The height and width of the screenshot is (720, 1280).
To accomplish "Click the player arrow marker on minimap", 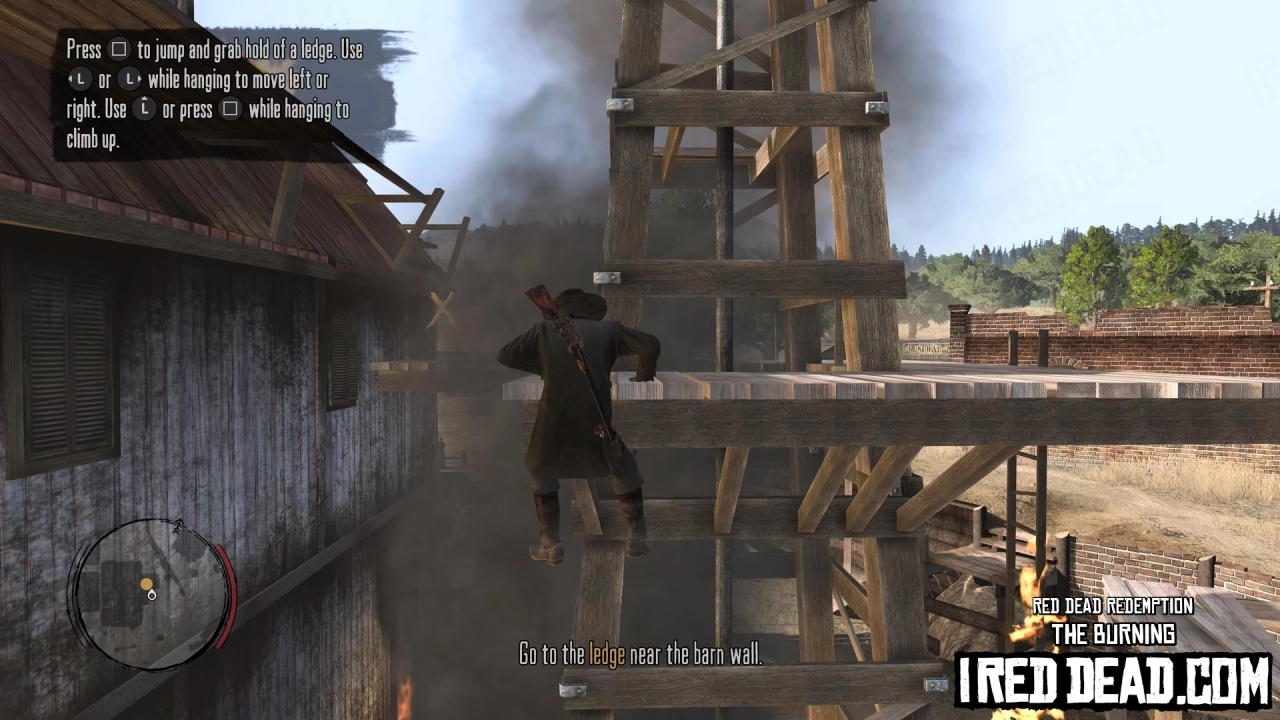I will [152, 596].
